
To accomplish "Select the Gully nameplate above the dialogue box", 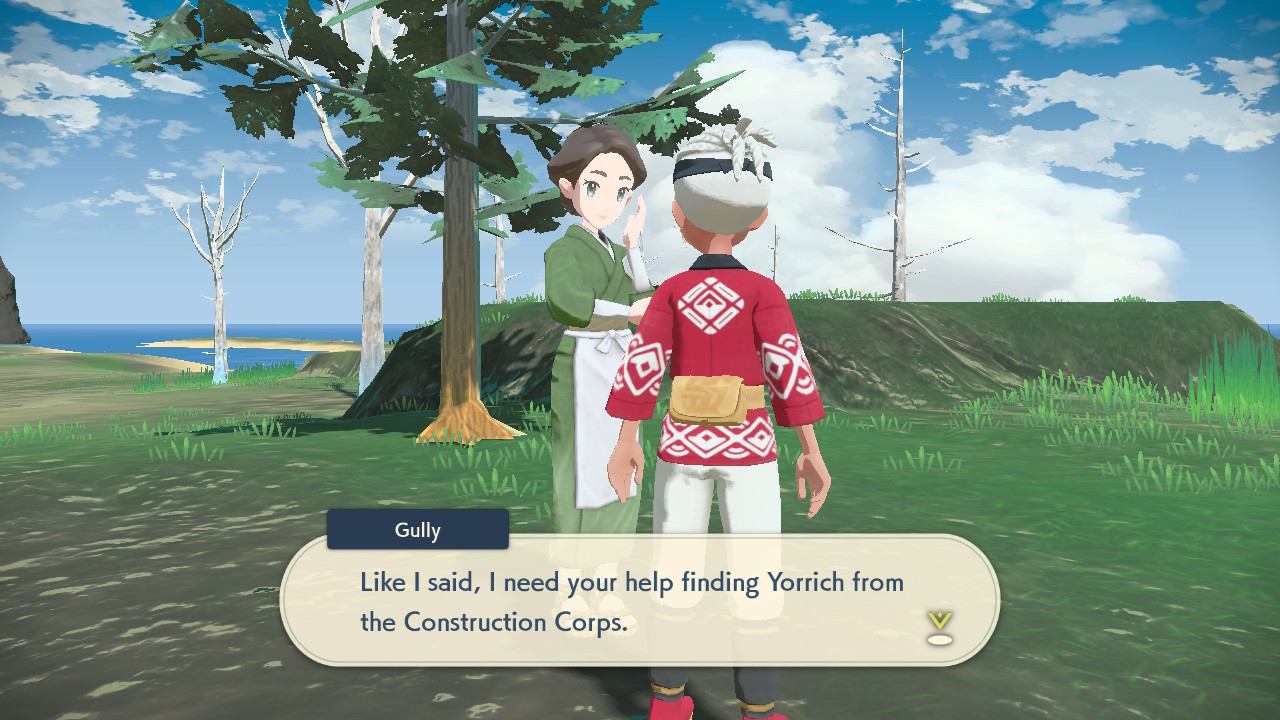I will (x=417, y=529).
